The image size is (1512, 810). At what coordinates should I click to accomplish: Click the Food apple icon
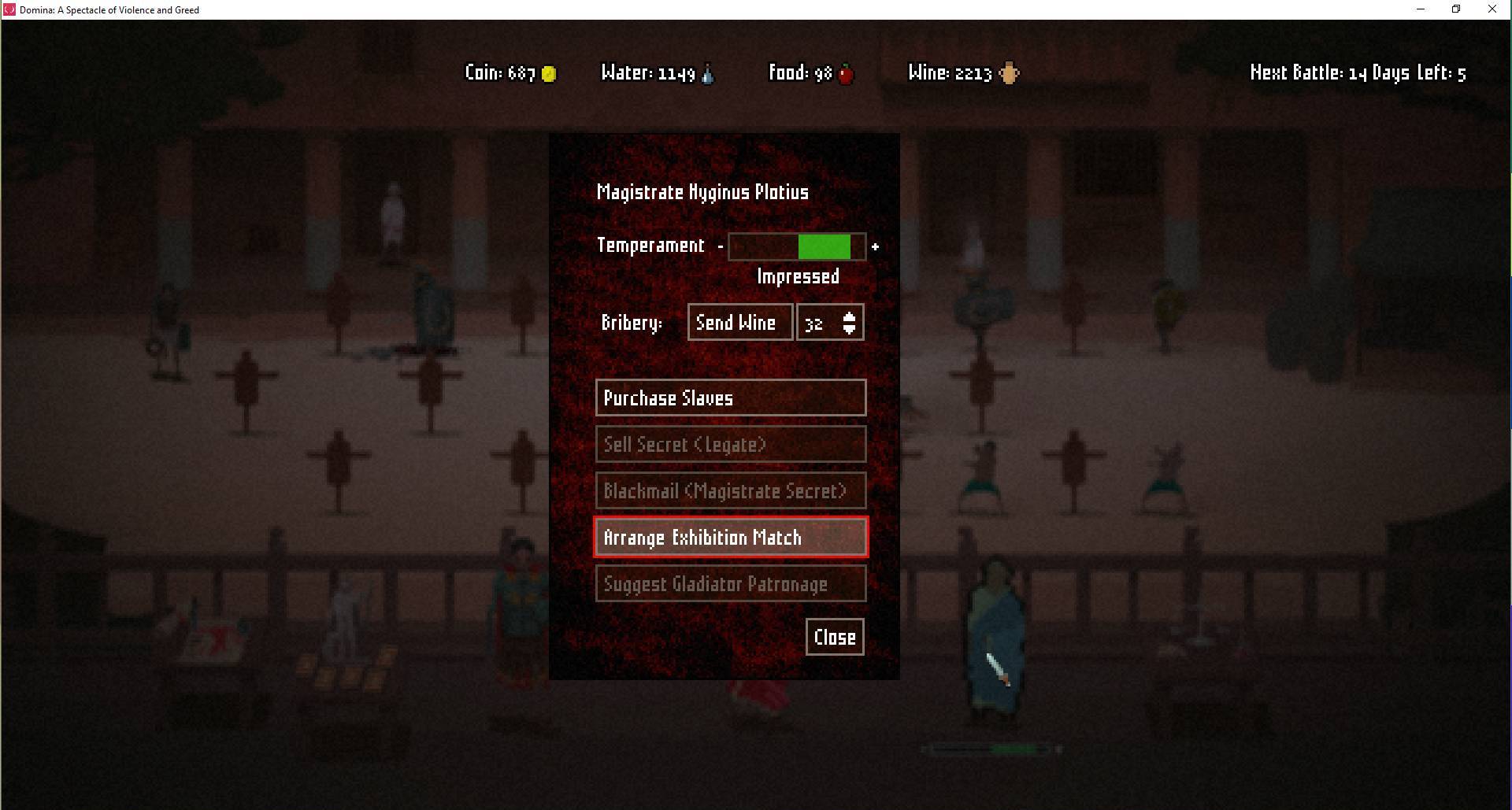click(x=844, y=73)
